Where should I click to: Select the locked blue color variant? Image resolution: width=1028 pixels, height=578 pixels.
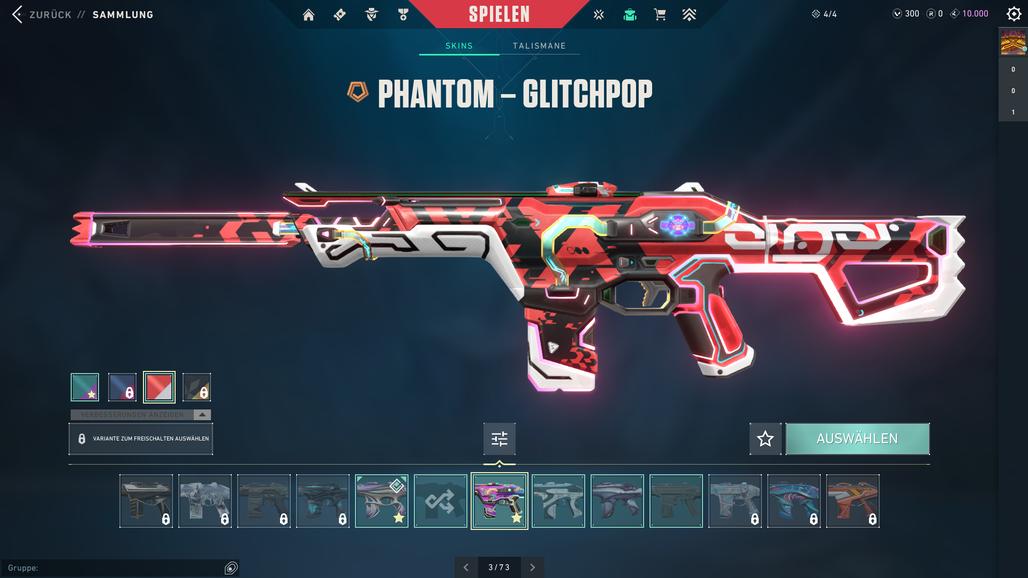click(122, 387)
